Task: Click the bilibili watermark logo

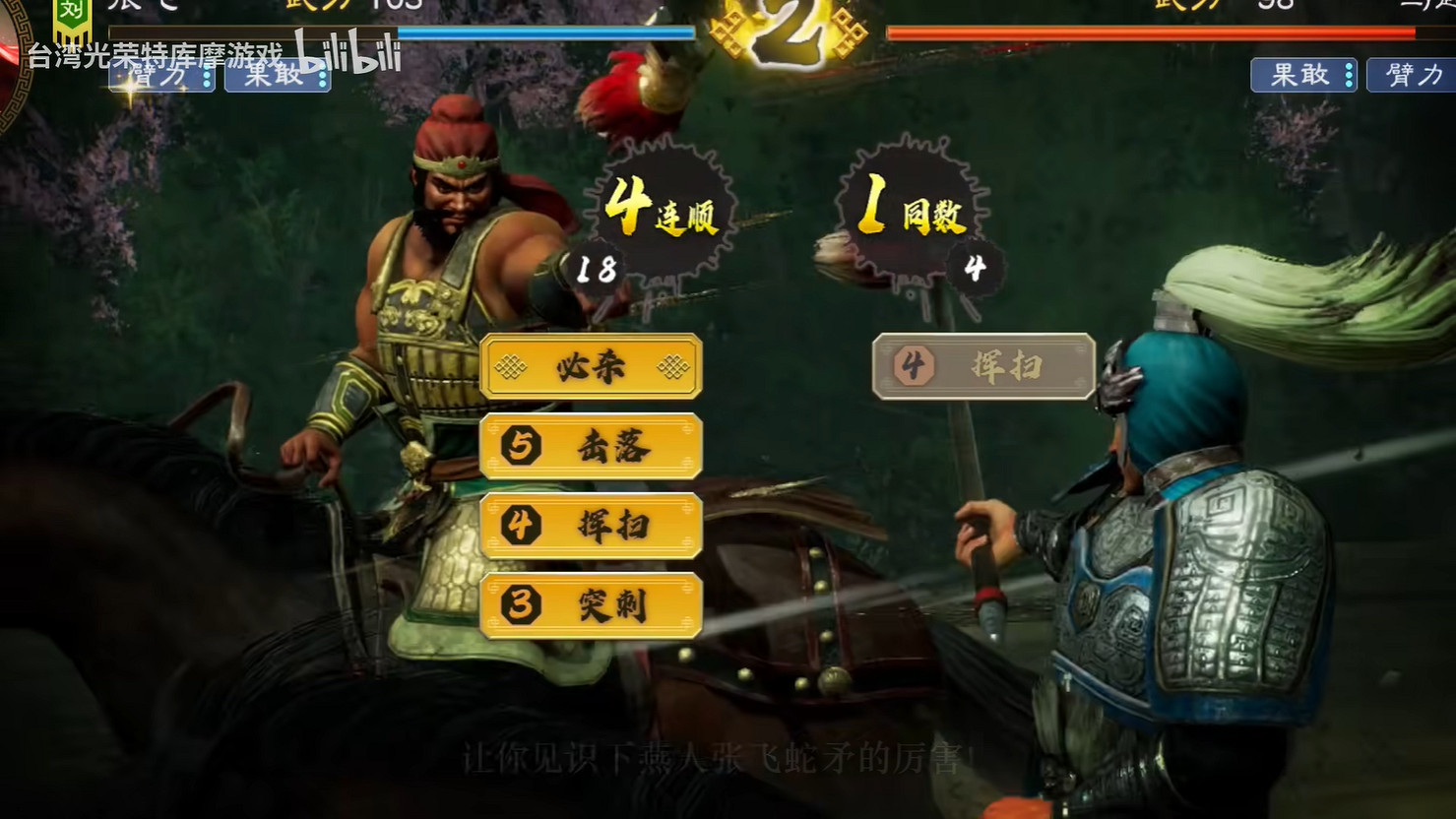Action: [347, 56]
